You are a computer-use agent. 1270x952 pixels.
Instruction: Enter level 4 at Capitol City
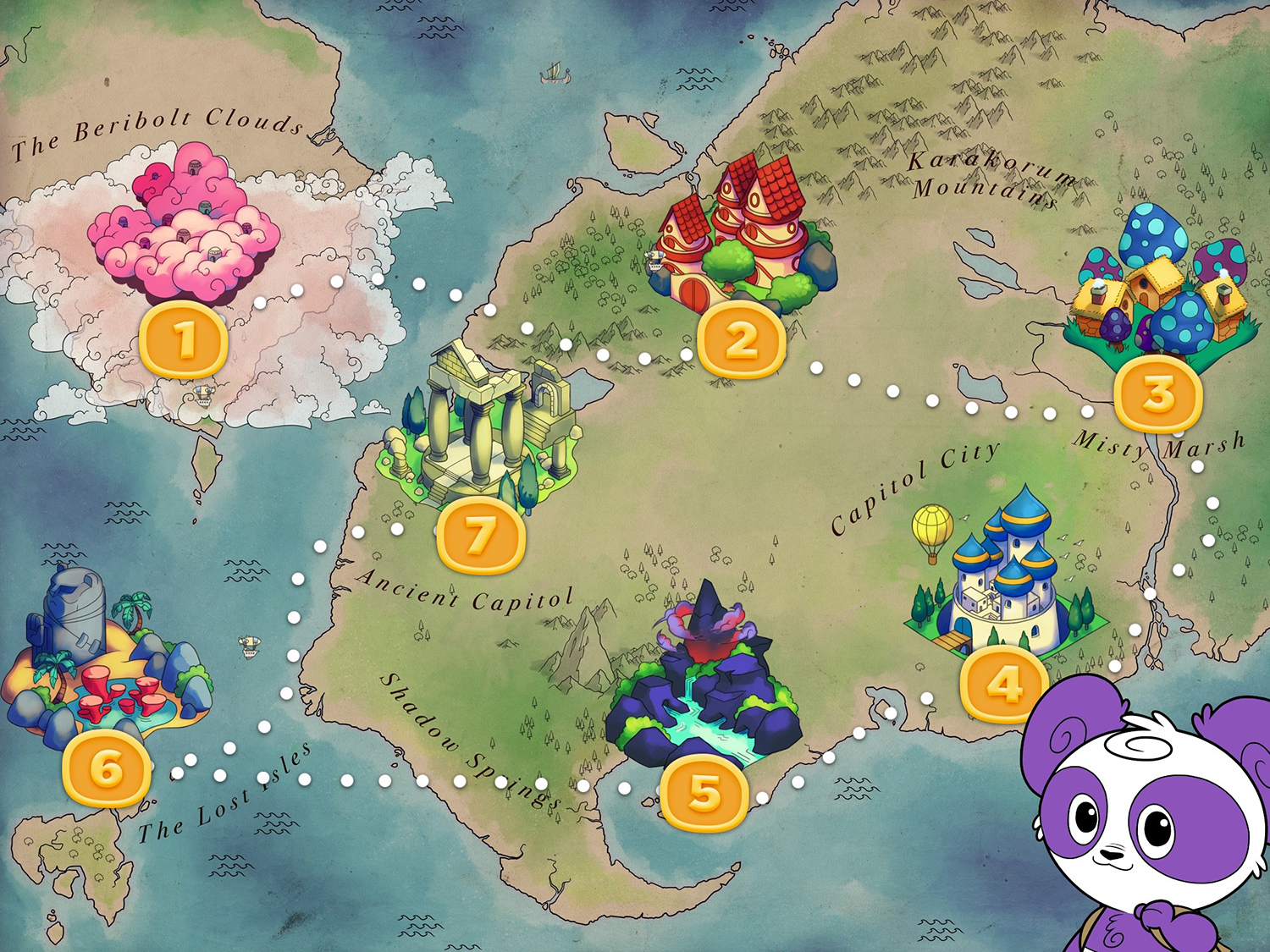(x=1002, y=682)
